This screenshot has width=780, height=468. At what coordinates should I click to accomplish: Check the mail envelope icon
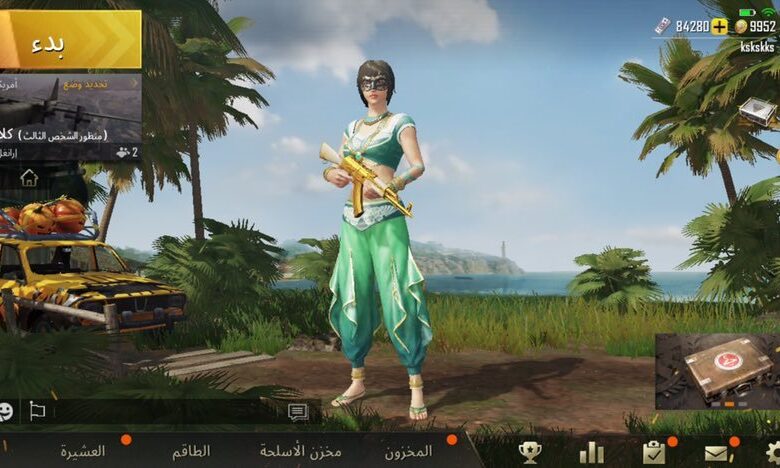coord(716,452)
